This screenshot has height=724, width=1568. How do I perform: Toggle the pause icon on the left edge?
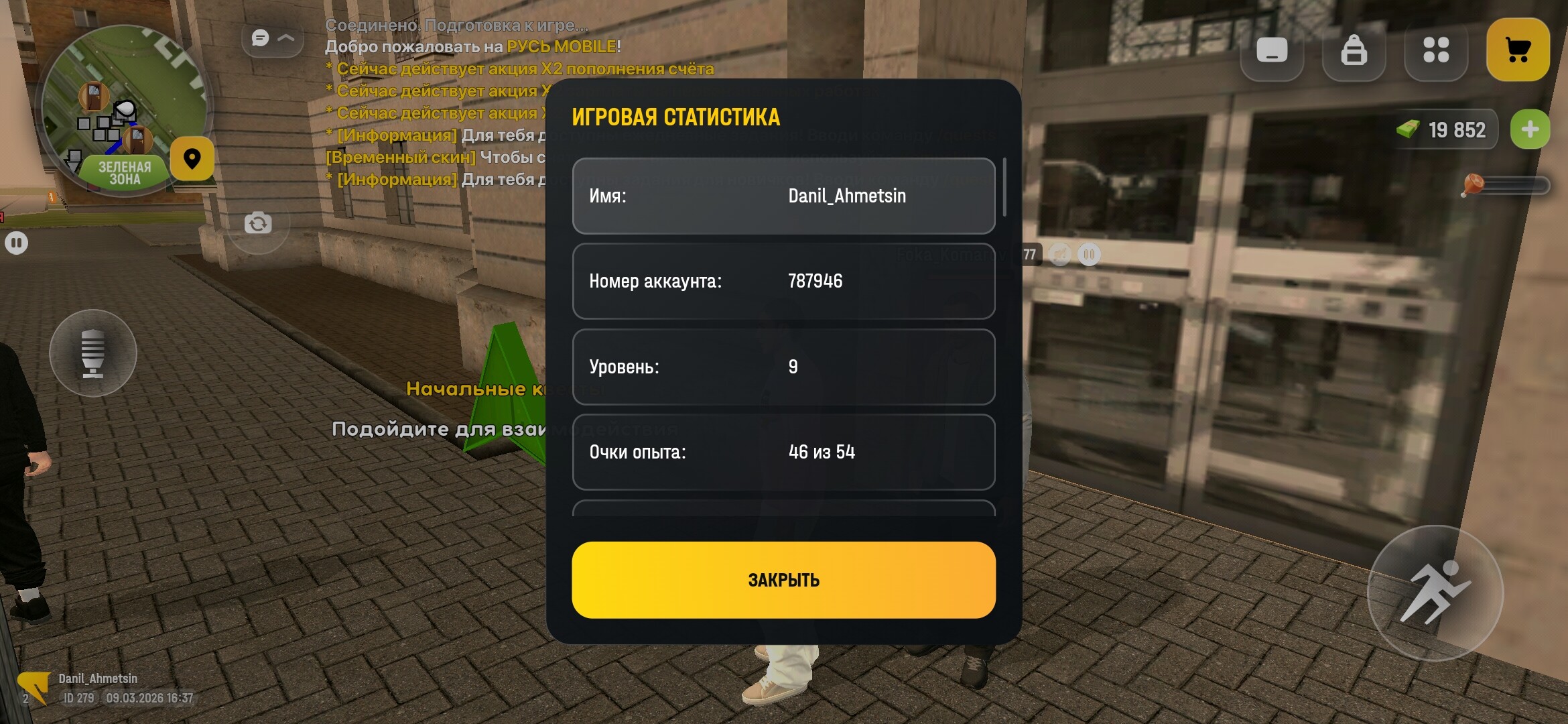(16, 241)
